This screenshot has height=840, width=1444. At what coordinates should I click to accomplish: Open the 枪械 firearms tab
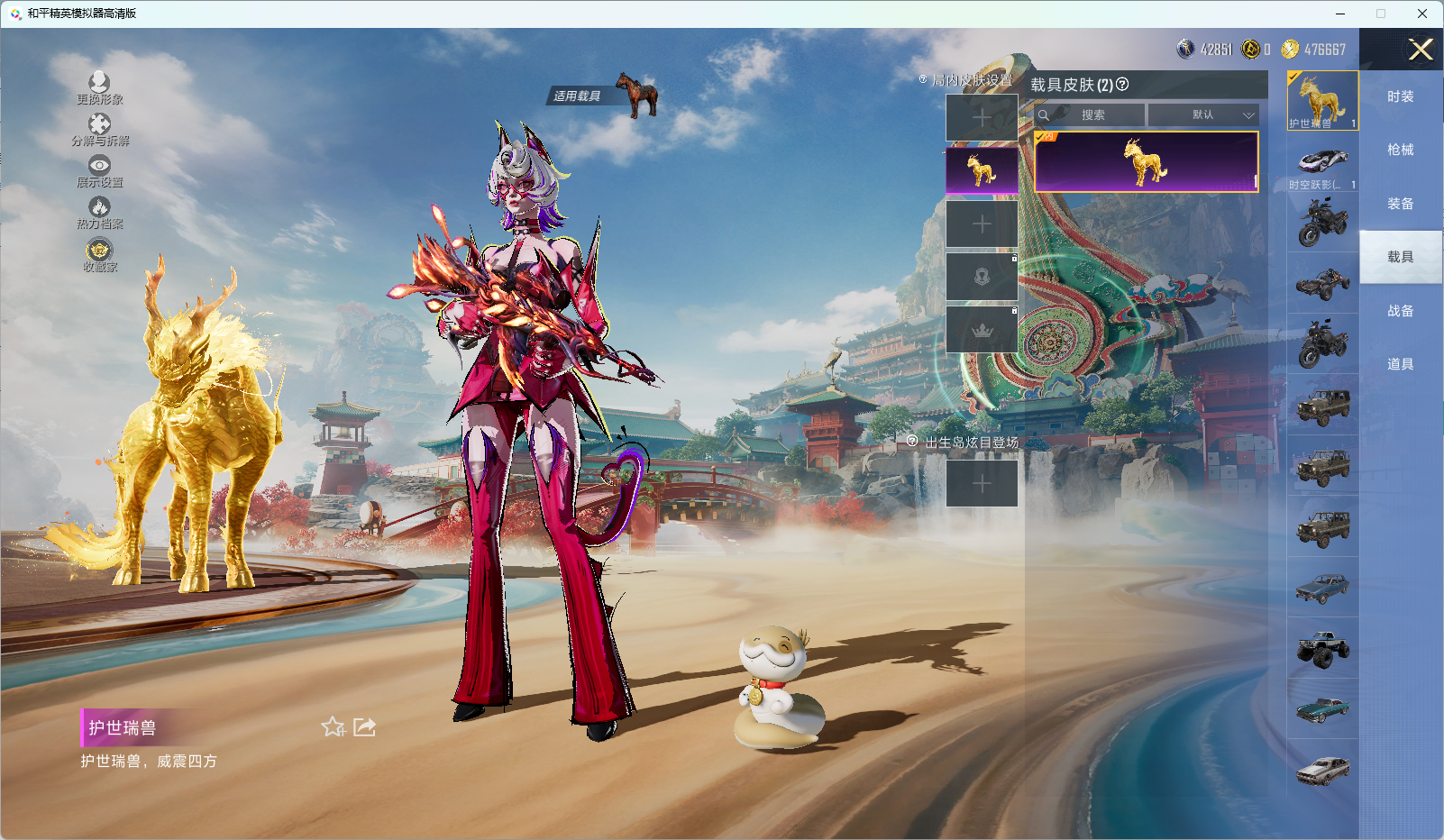(x=1400, y=150)
